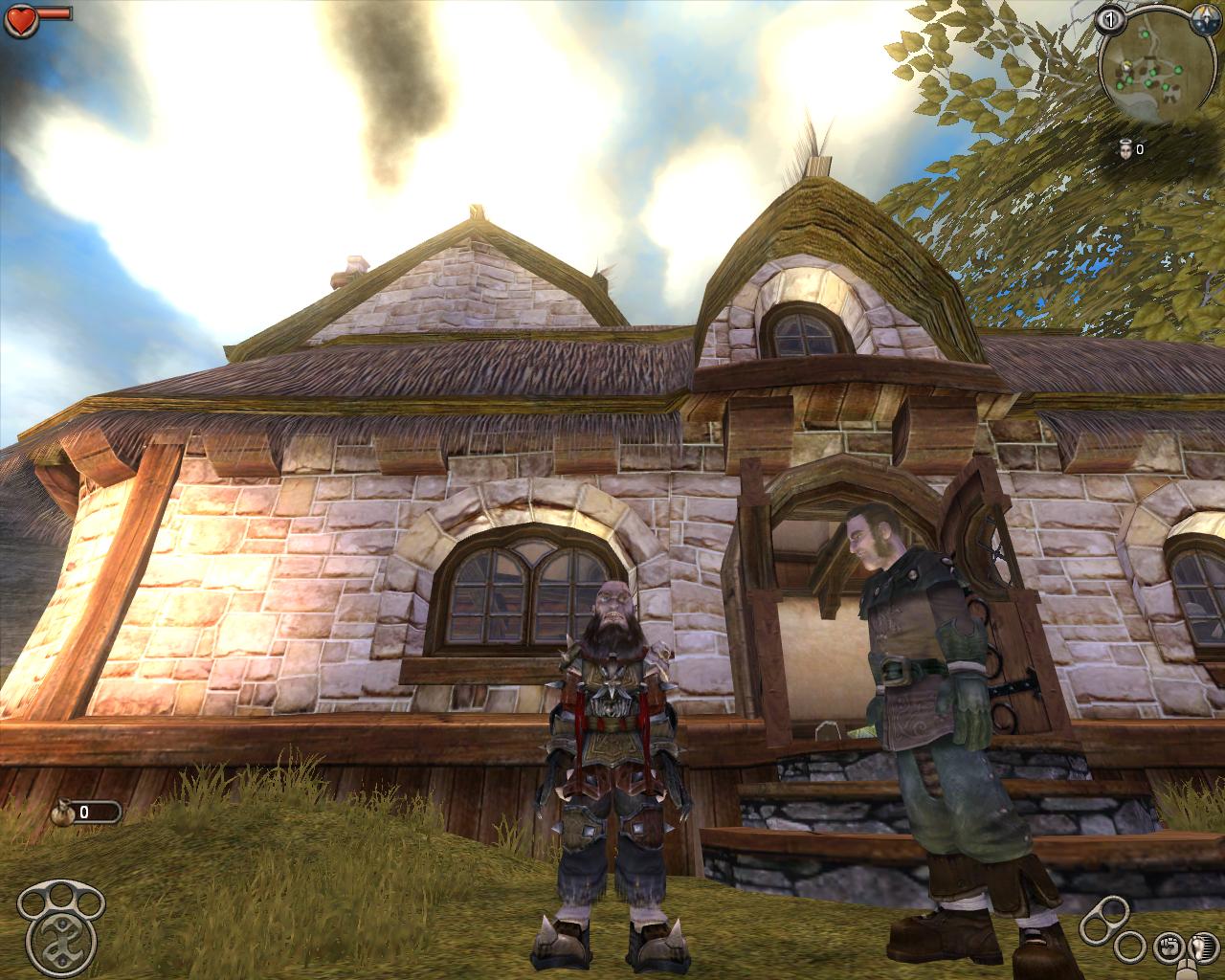Select the number 1 badge beside minimap

[x=1111, y=18]
